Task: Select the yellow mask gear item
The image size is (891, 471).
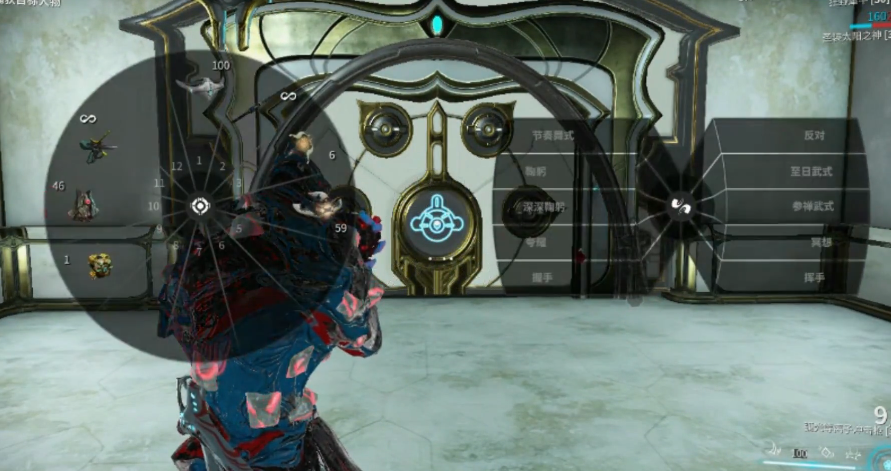Action: point(98,264)
